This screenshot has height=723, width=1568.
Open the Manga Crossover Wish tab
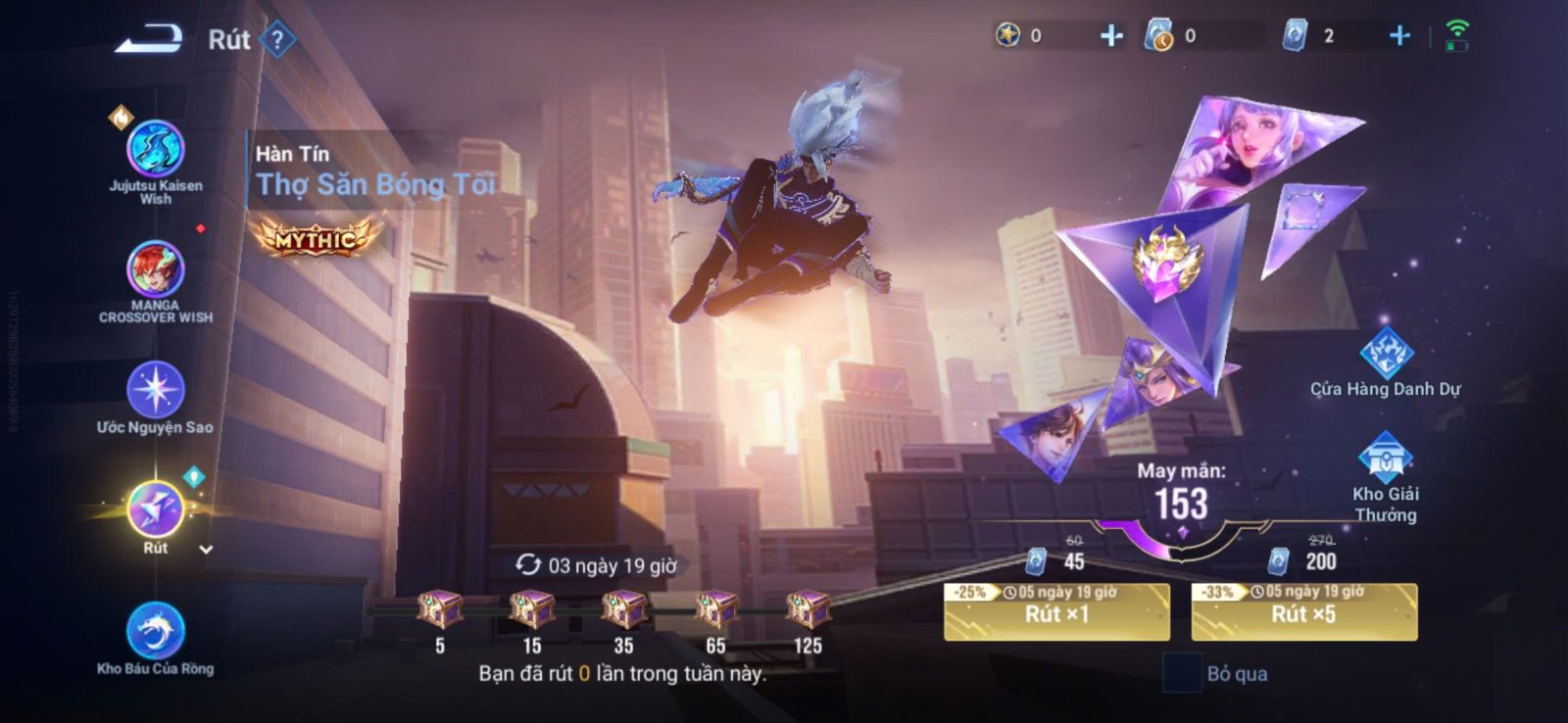pyautogui.click(x=155, y=269)
